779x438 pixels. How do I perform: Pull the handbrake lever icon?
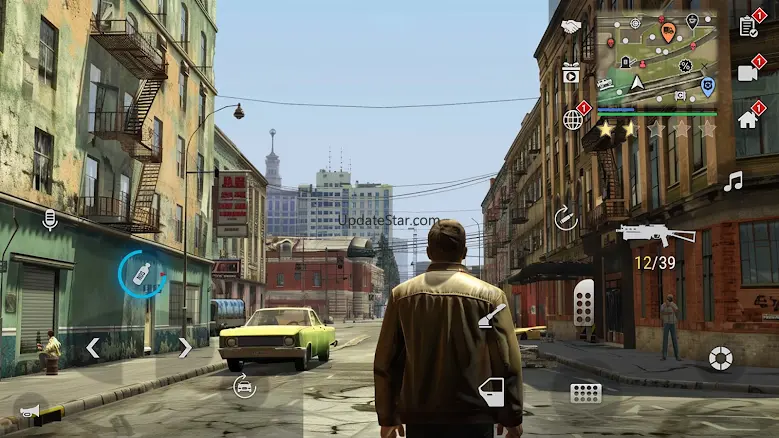tap(492, 316)
